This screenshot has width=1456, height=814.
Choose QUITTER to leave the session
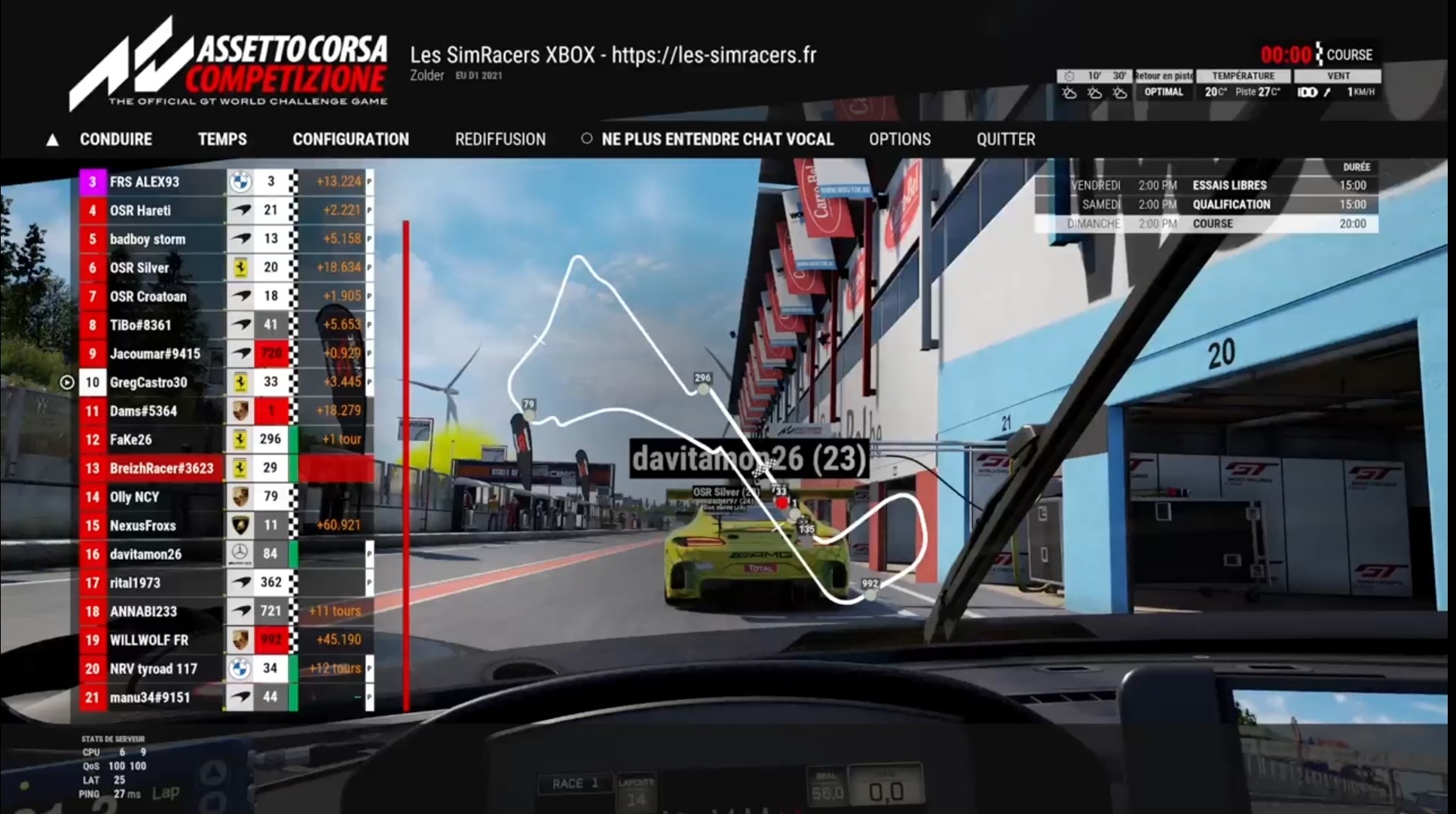(x=1005, y=139)
